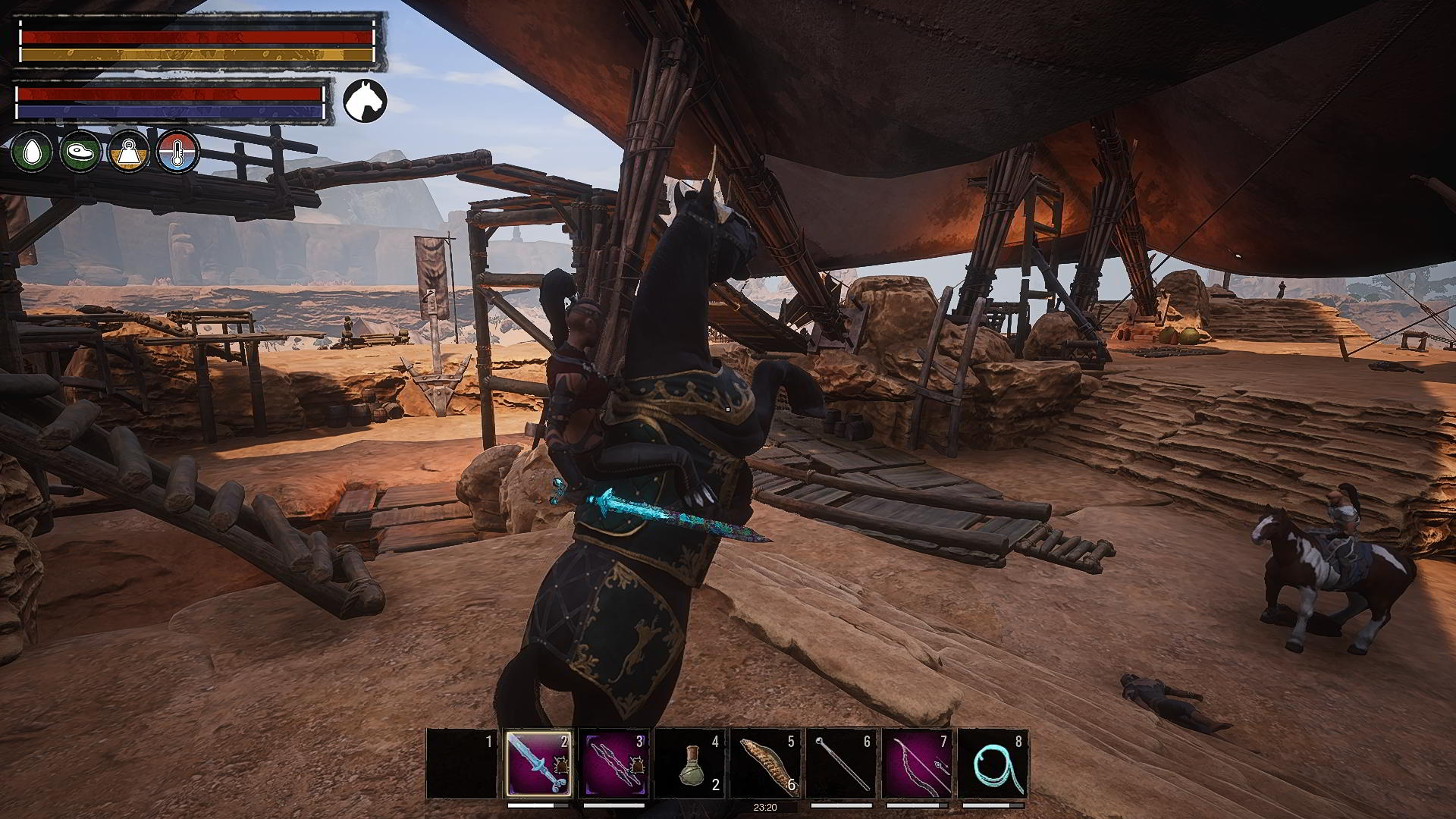This screenshot has height=819, width=1456.
Task: Select the blue sword in hotbar slot 2
Action: [538, 764]
